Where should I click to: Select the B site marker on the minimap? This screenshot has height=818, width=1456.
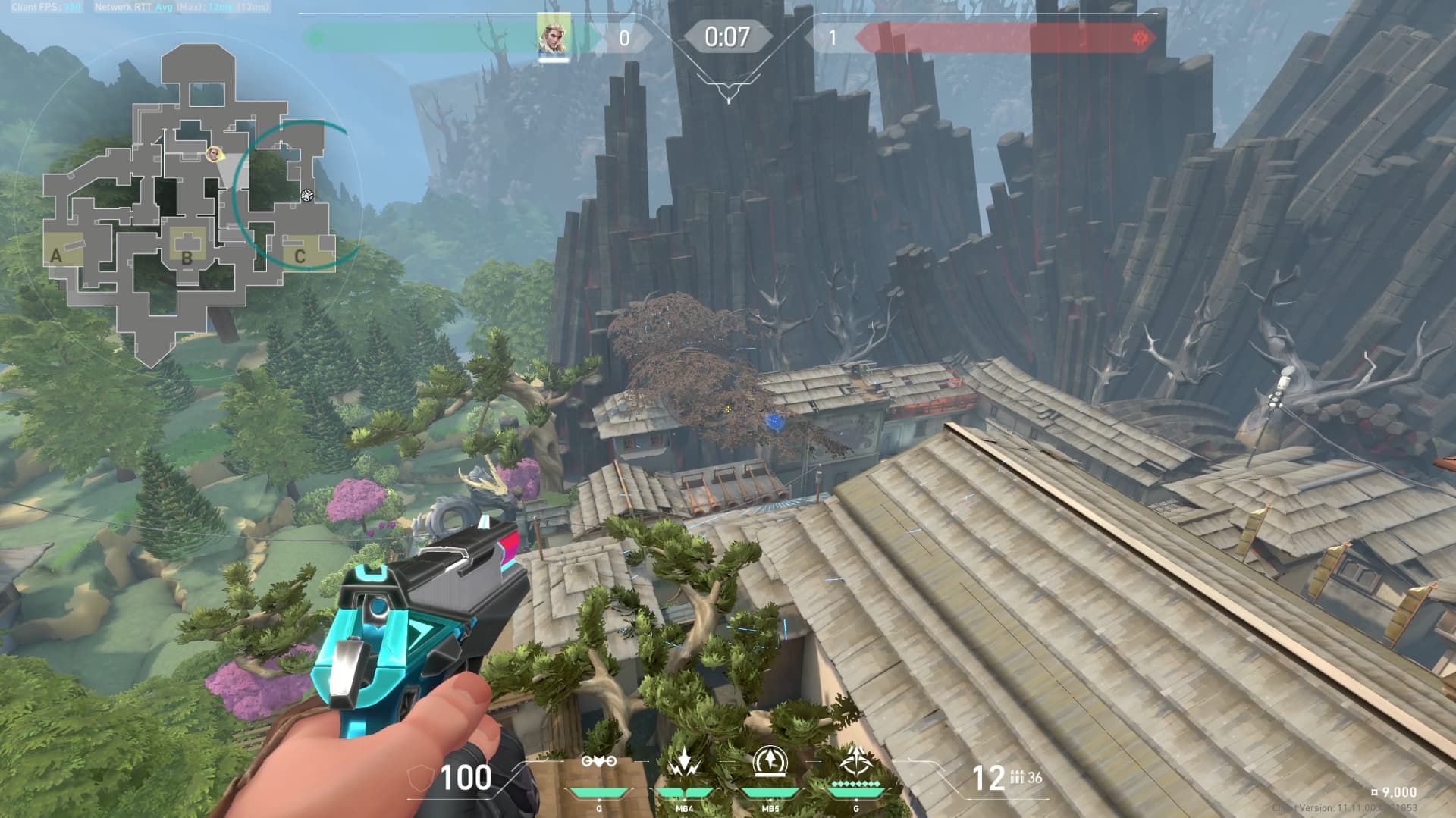click(x=187, y=257)
